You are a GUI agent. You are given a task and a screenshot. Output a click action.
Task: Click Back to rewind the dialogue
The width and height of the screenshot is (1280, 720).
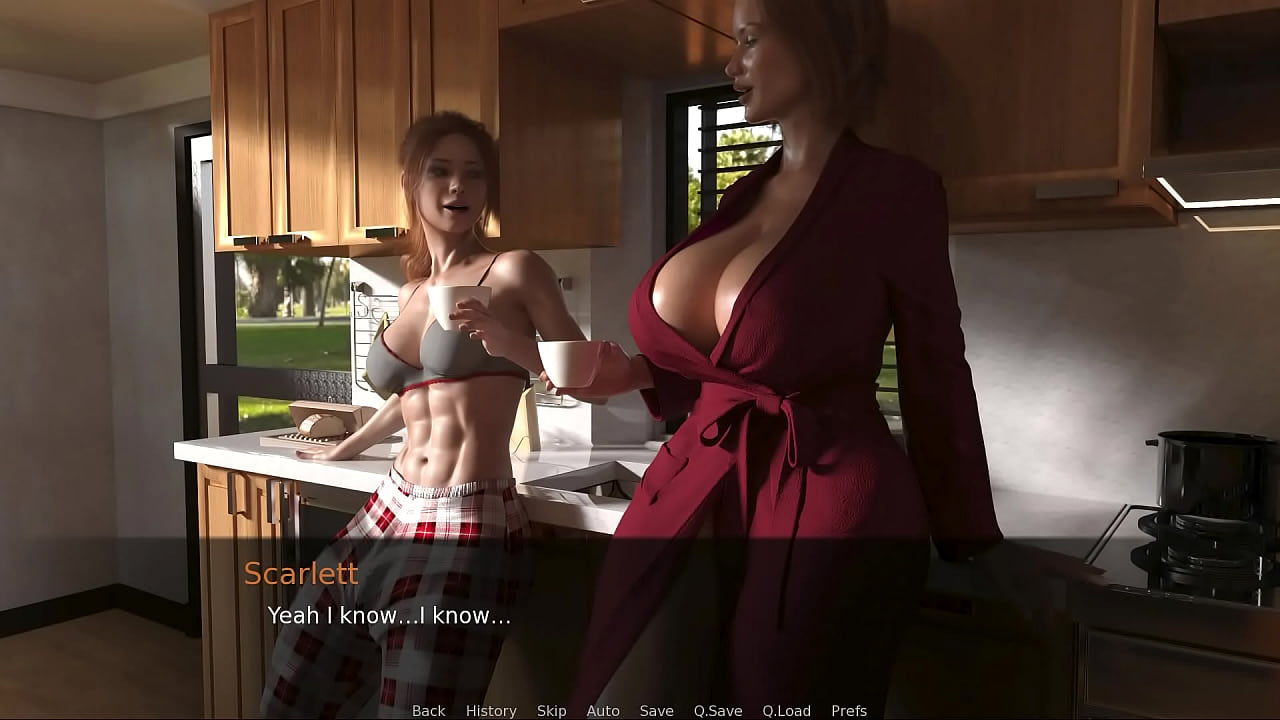click(x=428, y=710)
